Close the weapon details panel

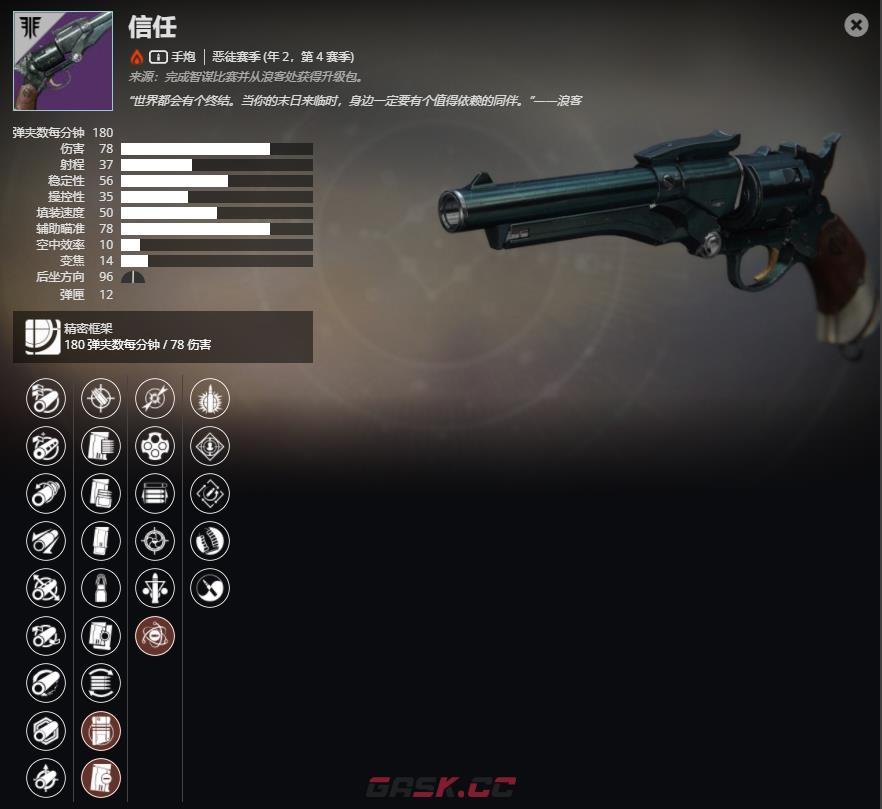click(x=856, y=25)
